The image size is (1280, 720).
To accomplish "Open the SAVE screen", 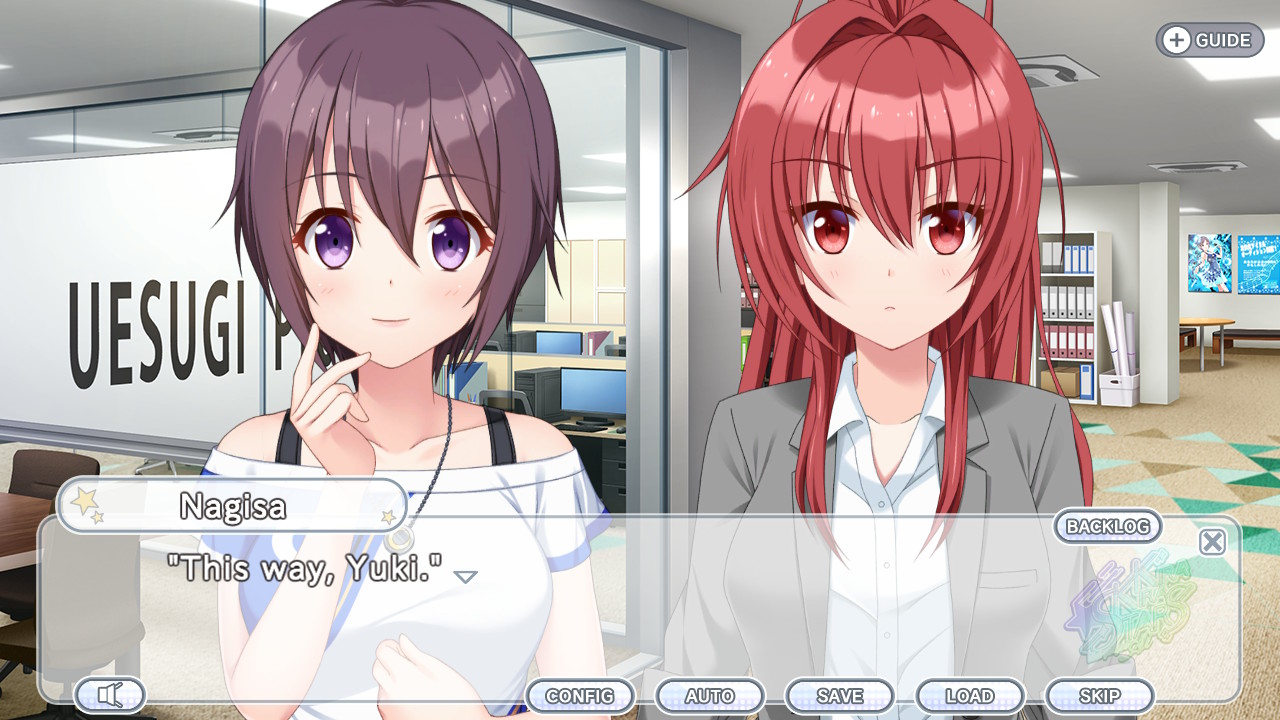I will click(841, 695).
